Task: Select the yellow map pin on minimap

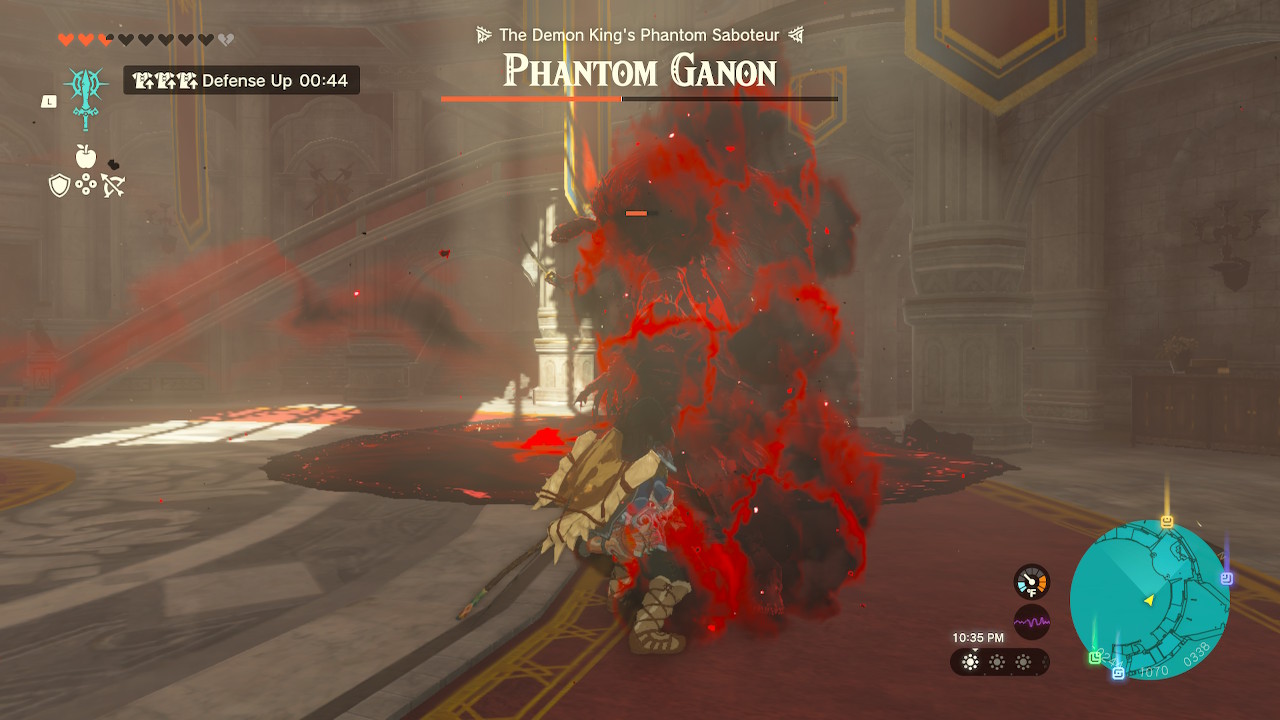Action: 1167,522
